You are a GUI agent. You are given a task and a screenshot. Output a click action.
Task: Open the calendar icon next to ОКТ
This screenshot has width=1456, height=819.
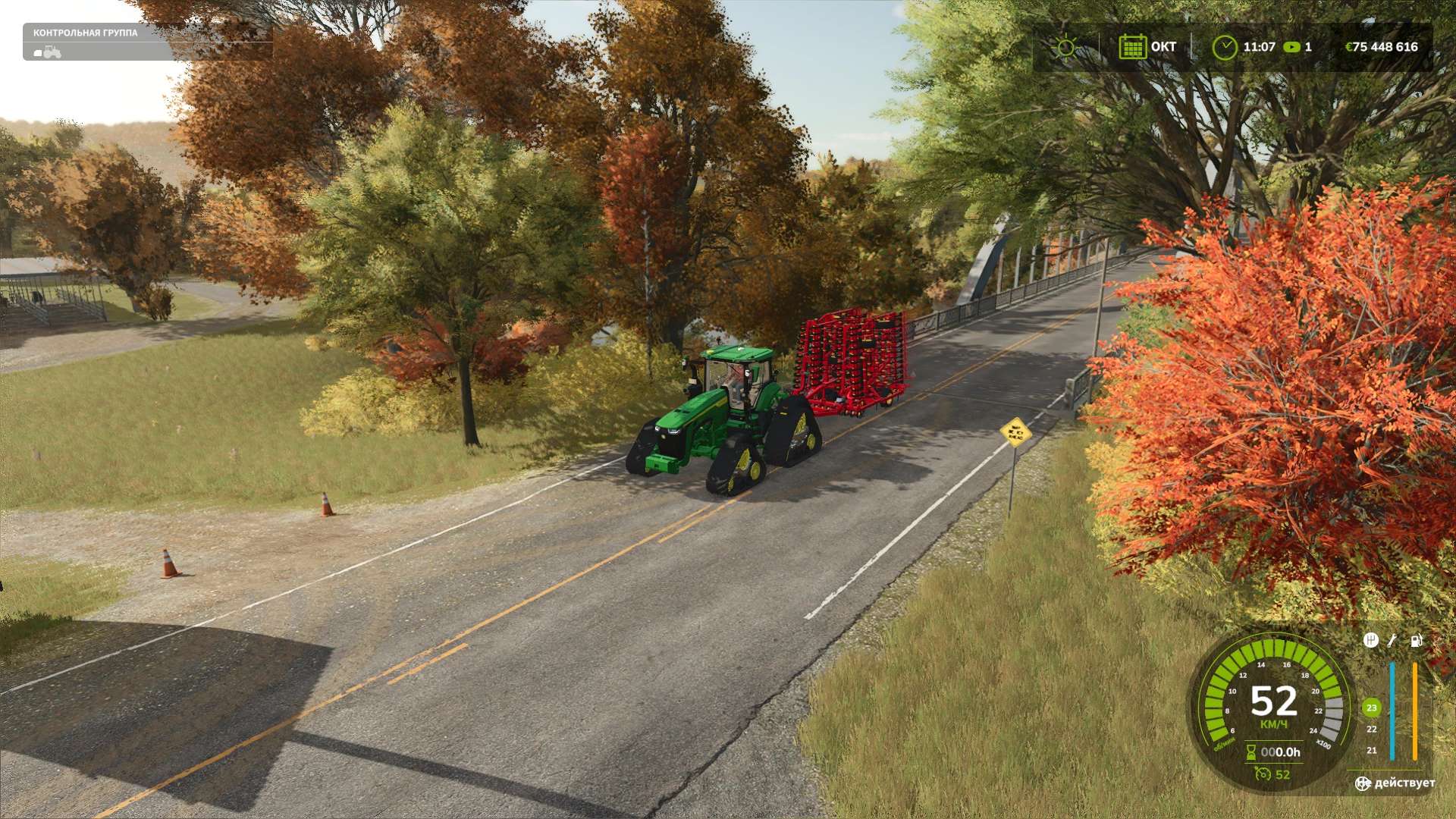click(1132, 47)
